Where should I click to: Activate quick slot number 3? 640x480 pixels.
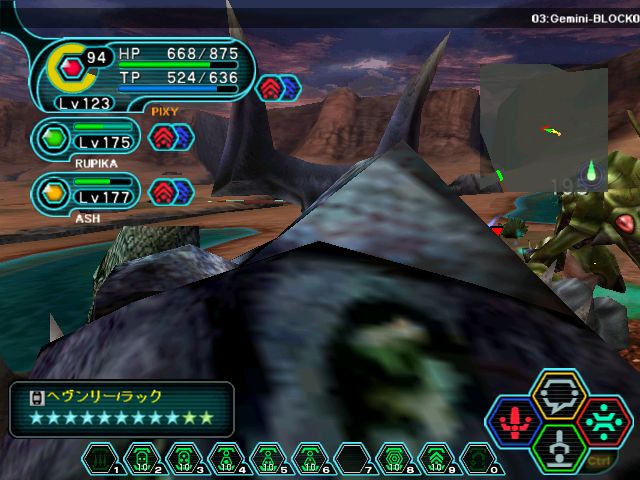[x=185, y=459]
